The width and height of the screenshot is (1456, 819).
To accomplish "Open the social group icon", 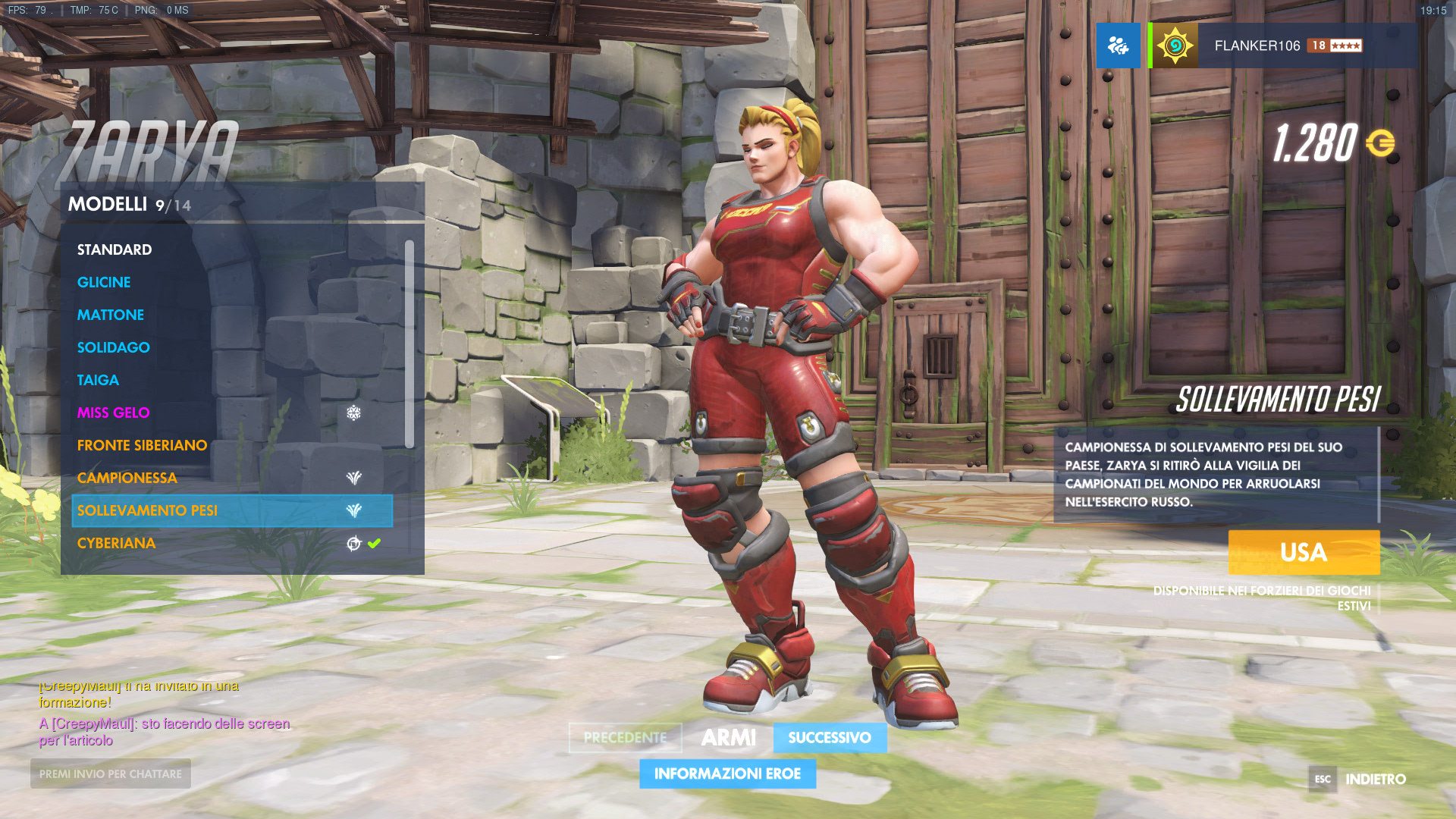I will click(x=1118, y=45).
